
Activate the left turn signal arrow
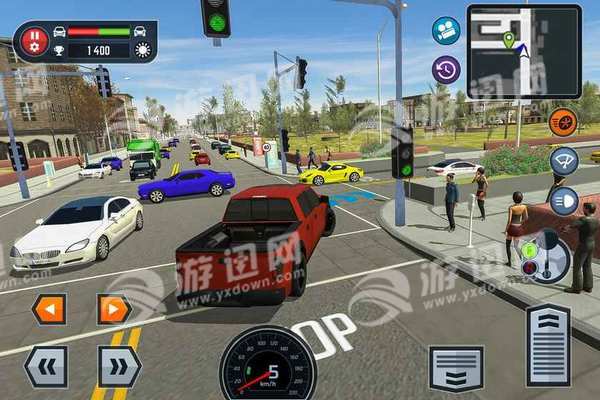coord(48,309)
